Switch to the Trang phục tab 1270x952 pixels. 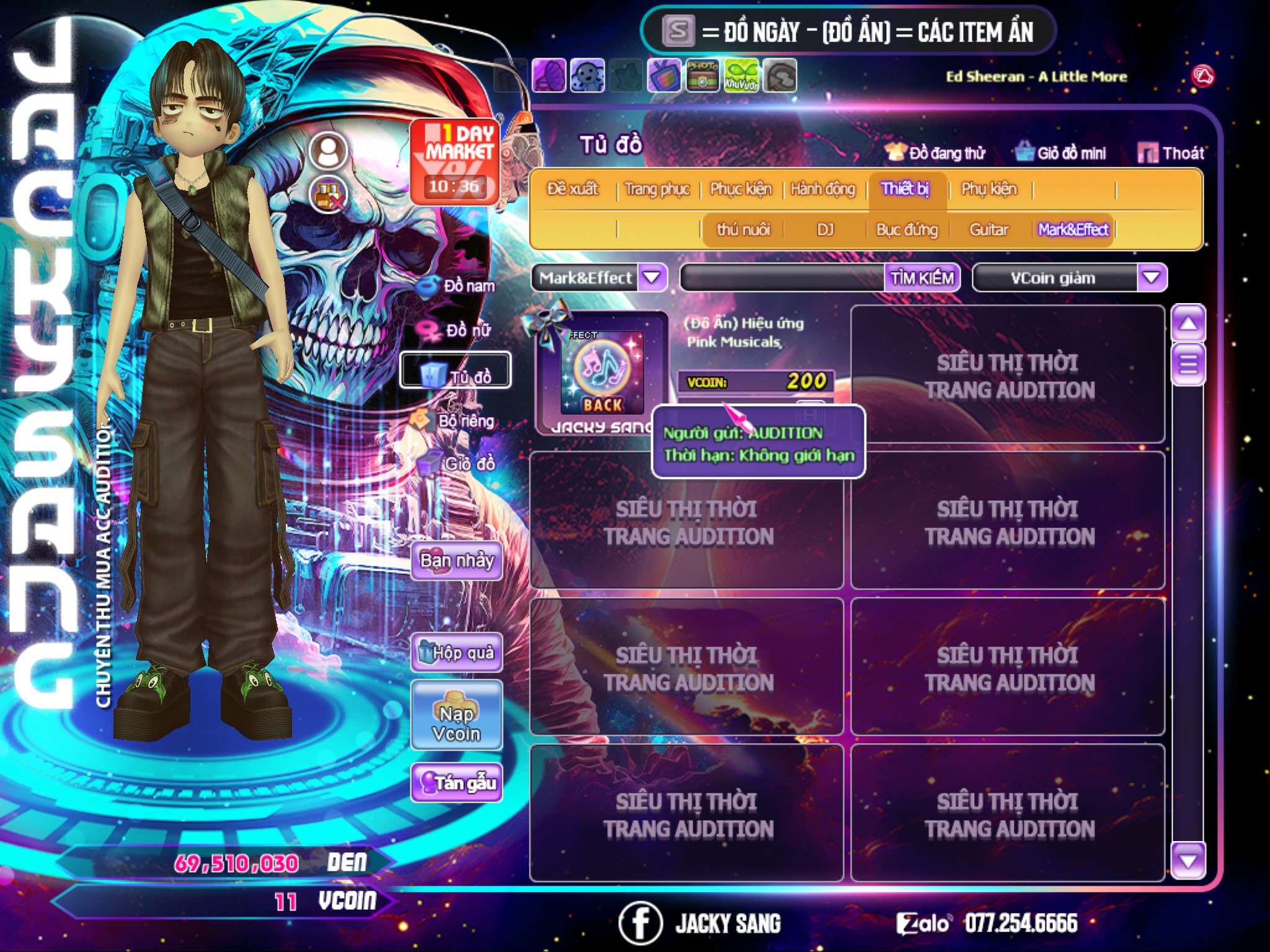(657, 189)
